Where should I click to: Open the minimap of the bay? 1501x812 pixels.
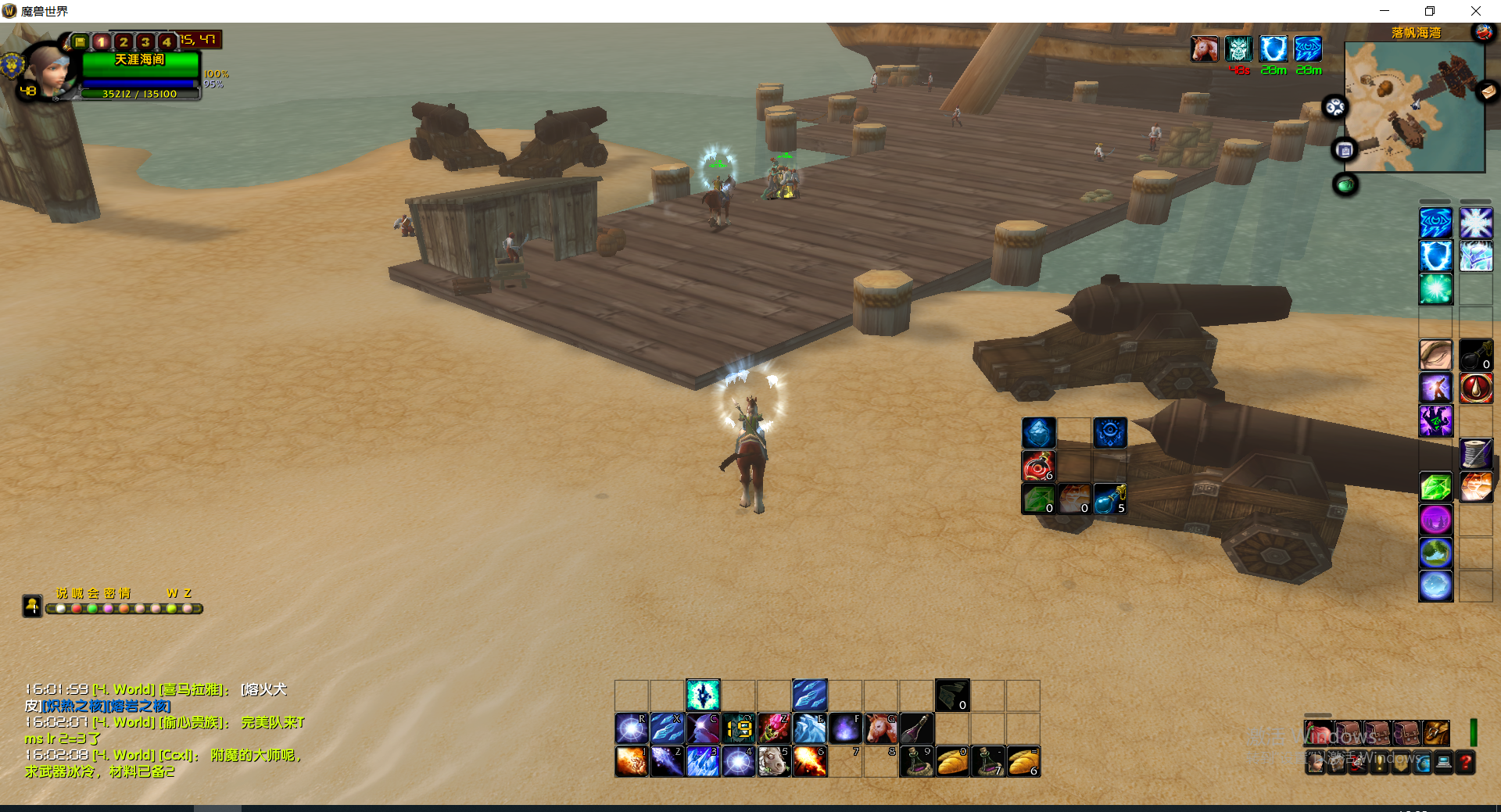point(1413,107)
